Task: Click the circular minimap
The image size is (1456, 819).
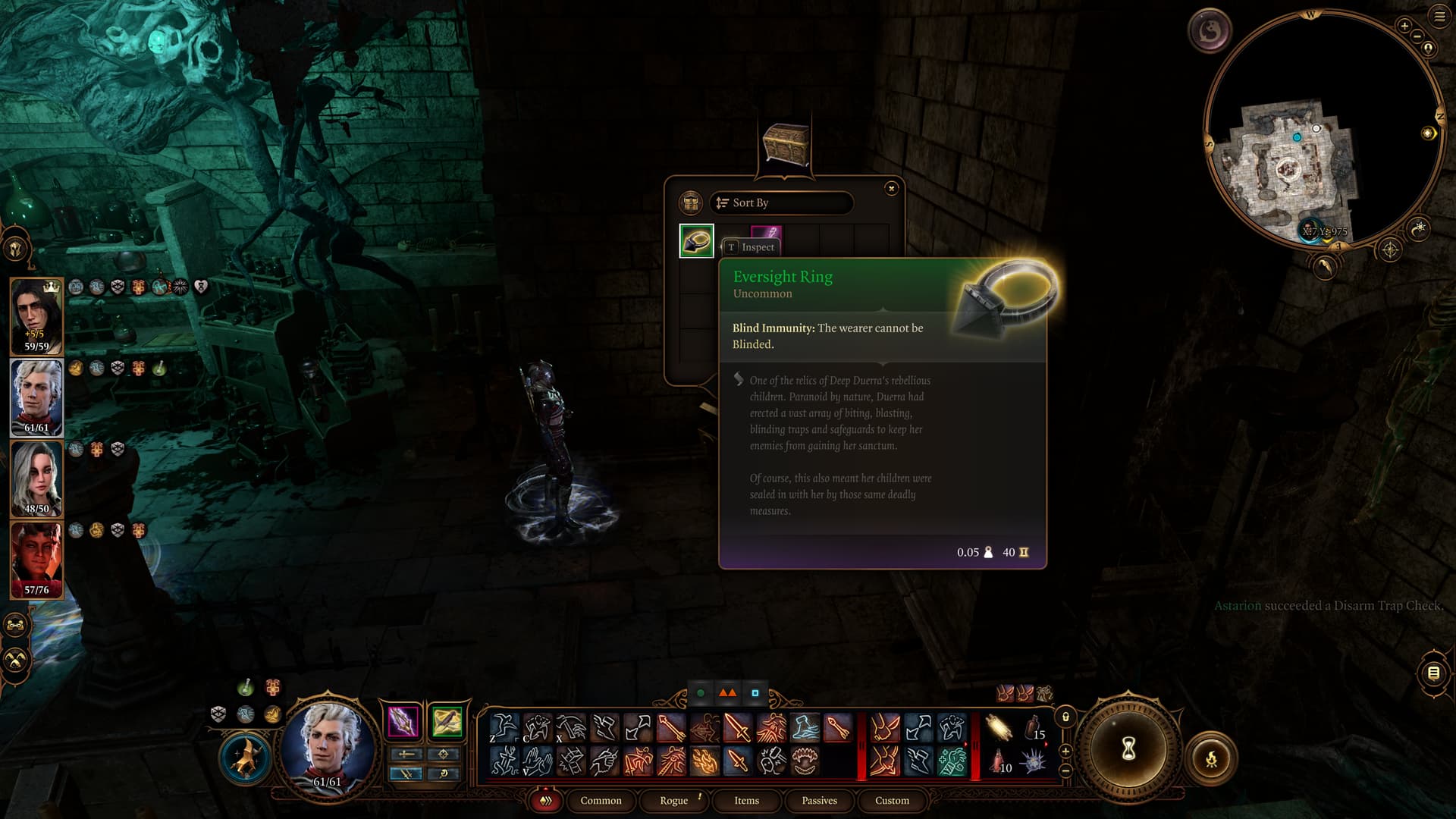Action: click(1319, 129)
